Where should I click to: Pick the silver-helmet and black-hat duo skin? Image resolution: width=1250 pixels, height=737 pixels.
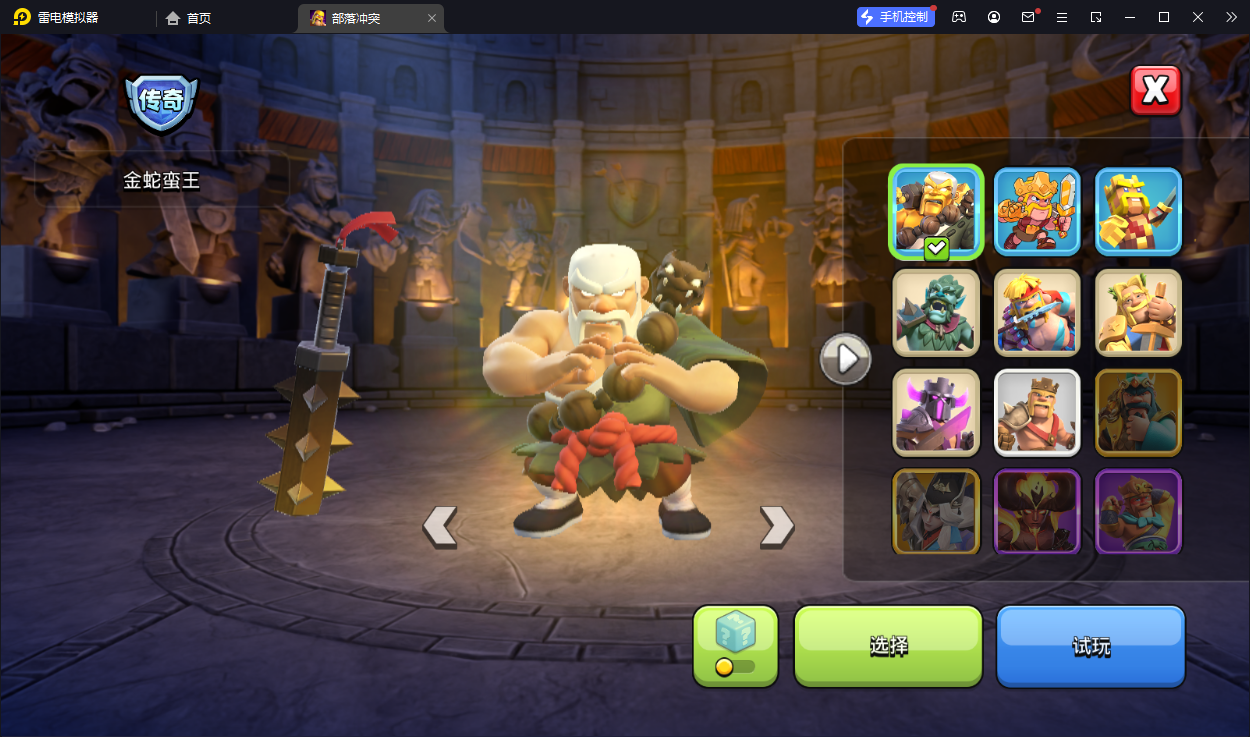point(936,511)
